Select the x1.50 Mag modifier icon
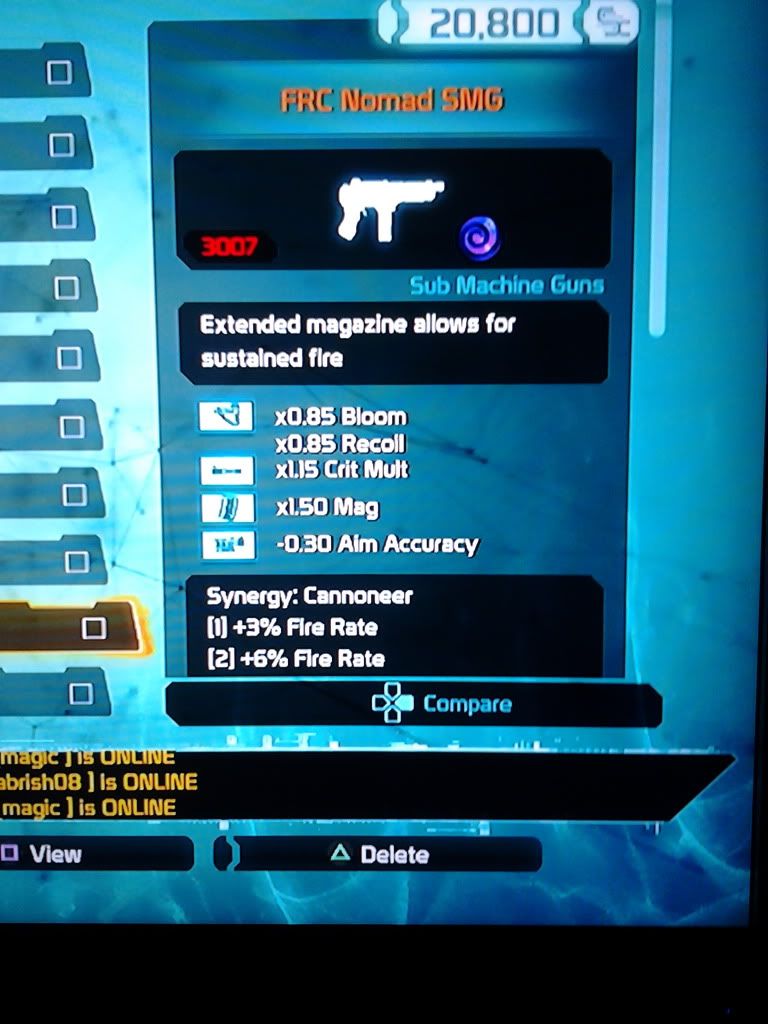 [225, 507]
